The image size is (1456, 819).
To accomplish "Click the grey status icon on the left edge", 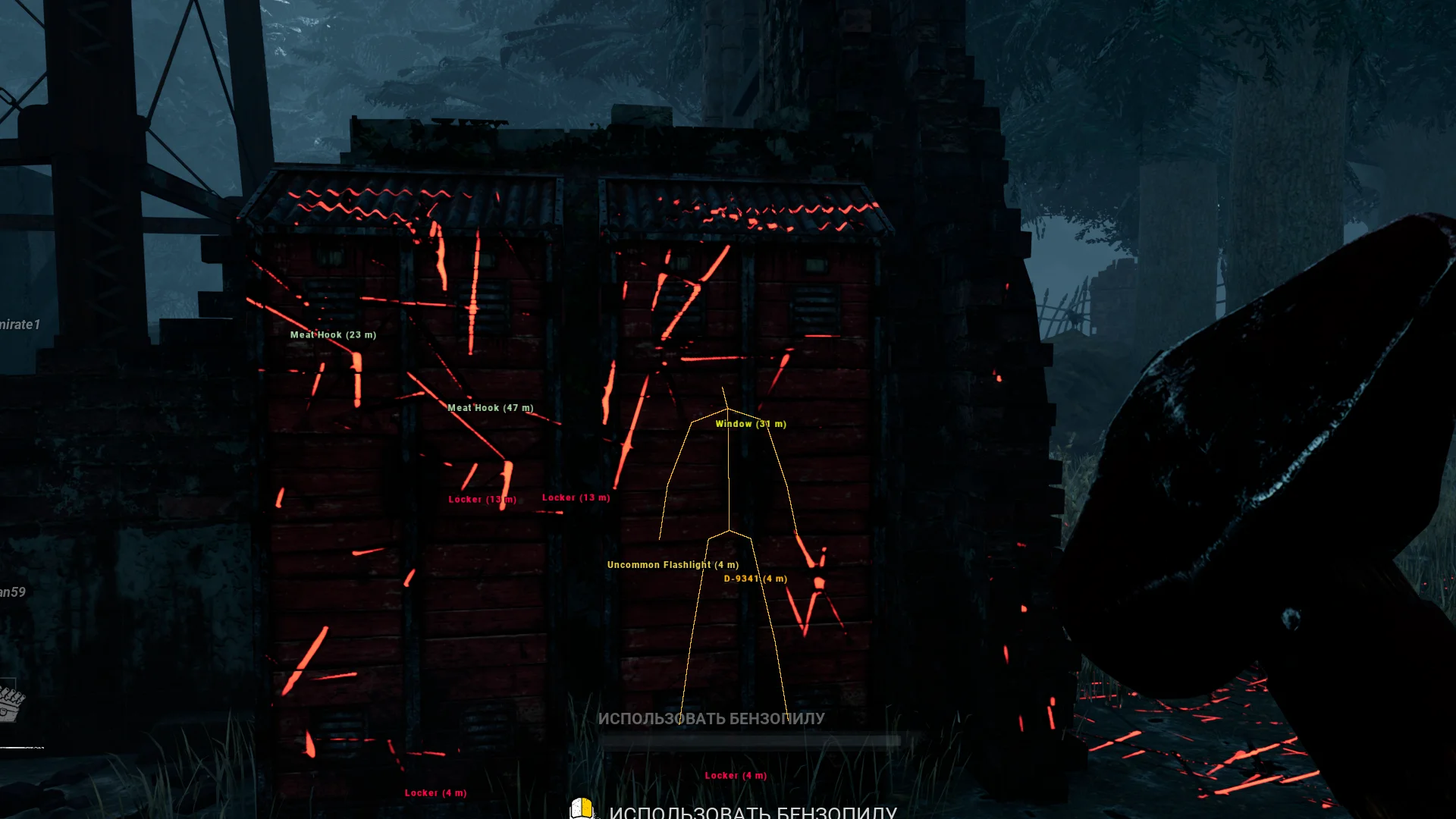I will 11,704.
